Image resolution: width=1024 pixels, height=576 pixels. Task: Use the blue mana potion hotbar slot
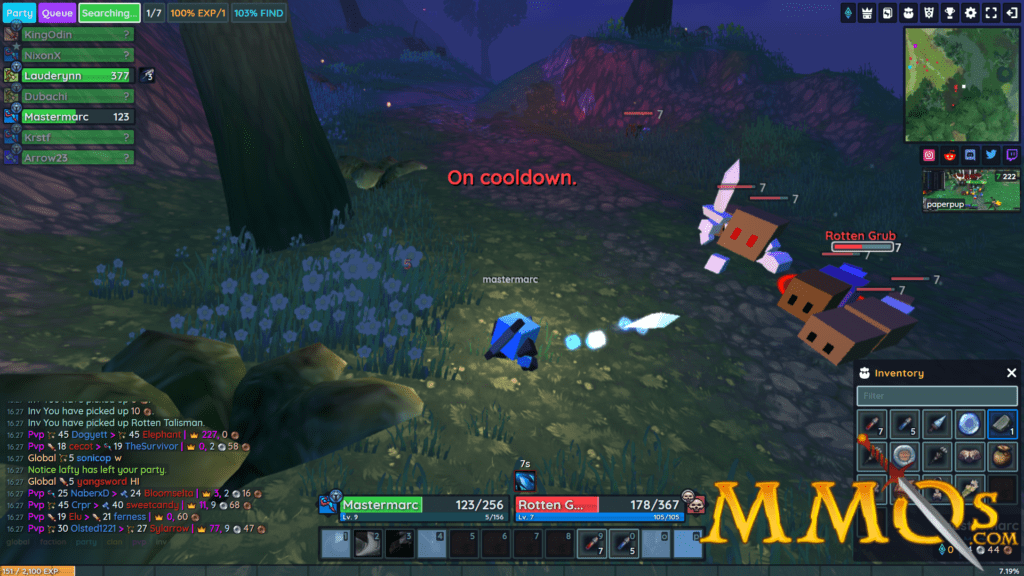pyautogui.click(x=623, y=543)
